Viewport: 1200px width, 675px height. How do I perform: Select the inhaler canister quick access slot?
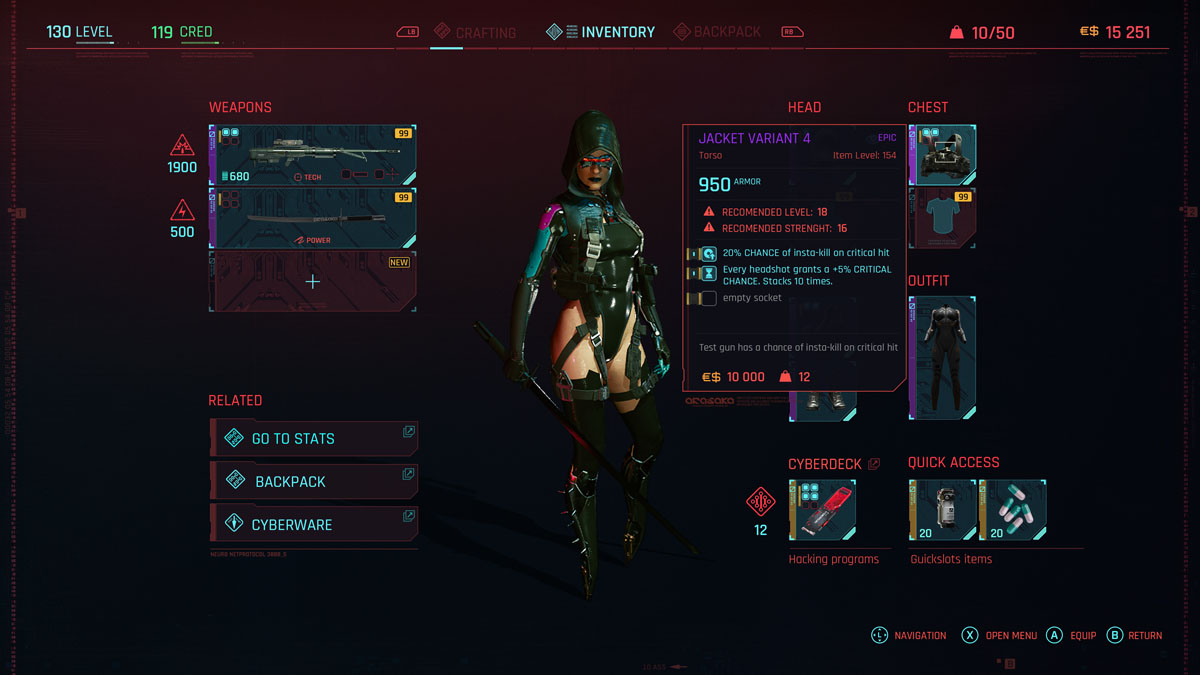click(942, 510)
